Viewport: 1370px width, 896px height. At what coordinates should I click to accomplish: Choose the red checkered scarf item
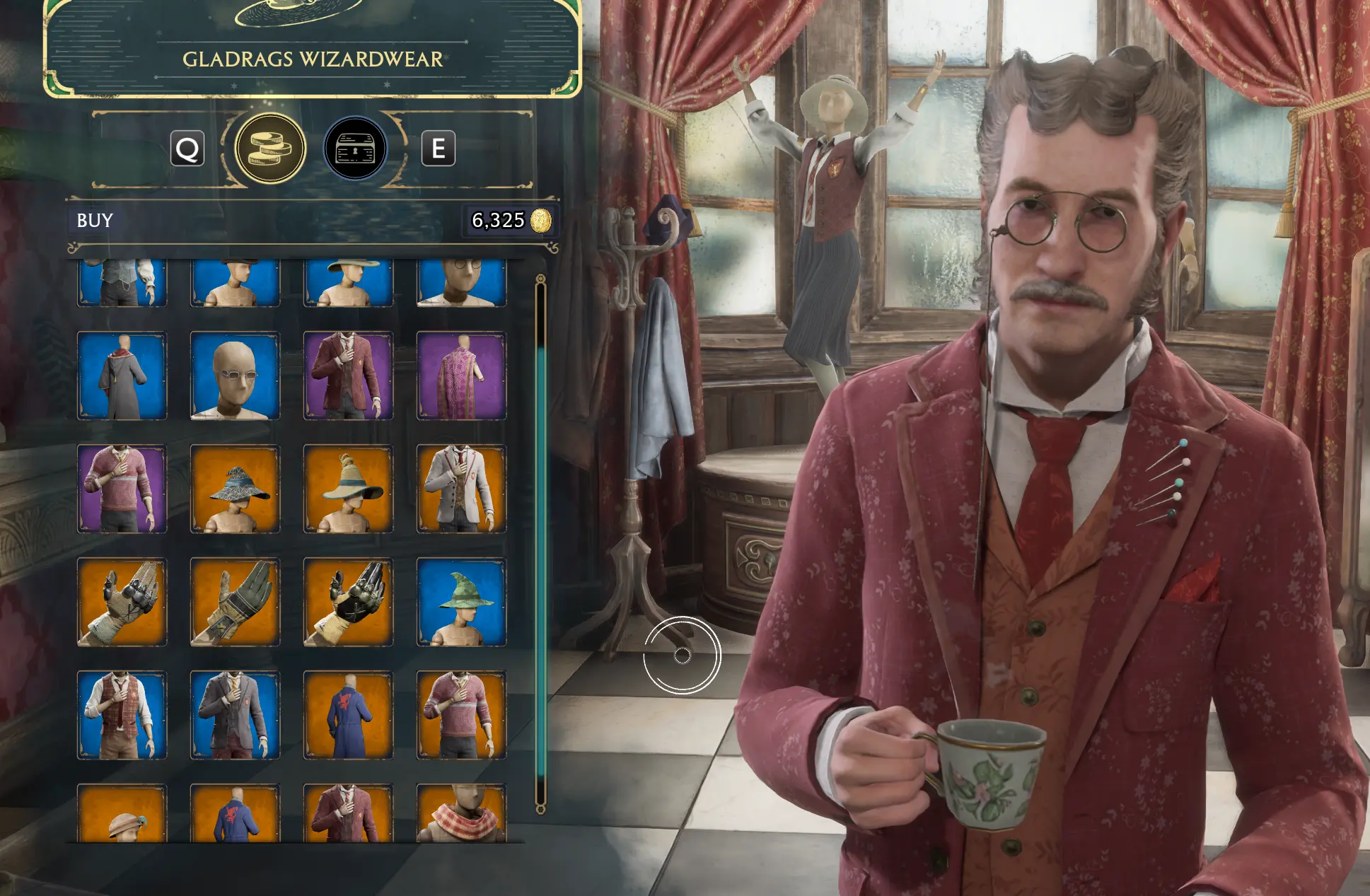click(461, 813)
